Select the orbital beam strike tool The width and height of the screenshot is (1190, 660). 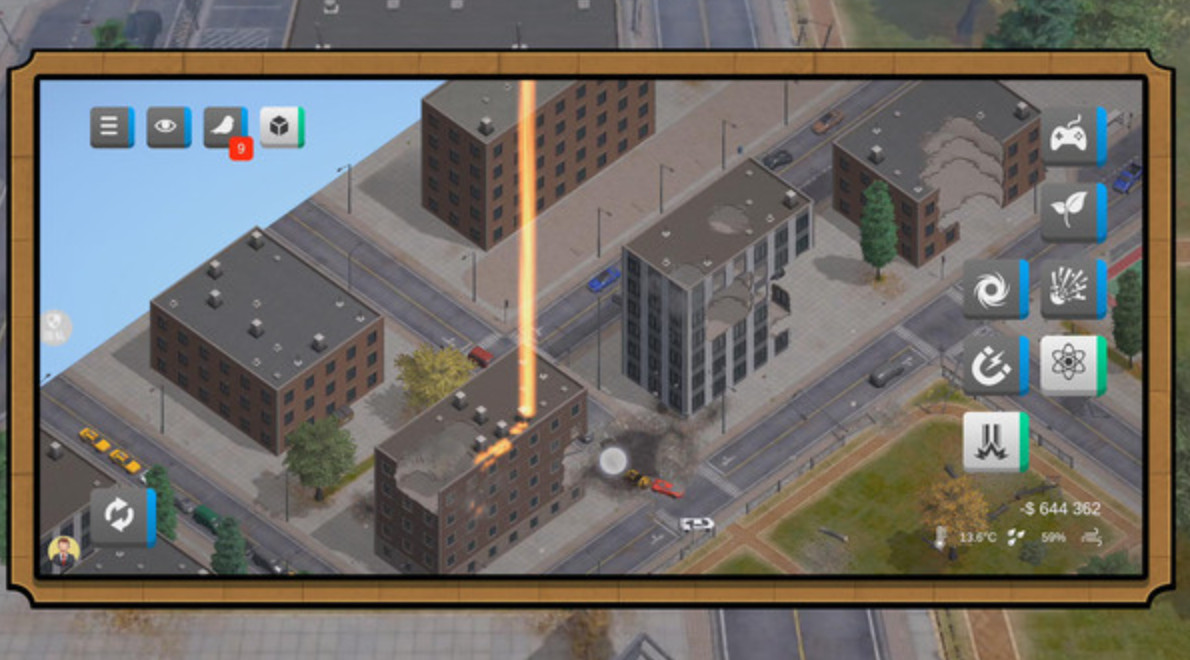point(993,441)
